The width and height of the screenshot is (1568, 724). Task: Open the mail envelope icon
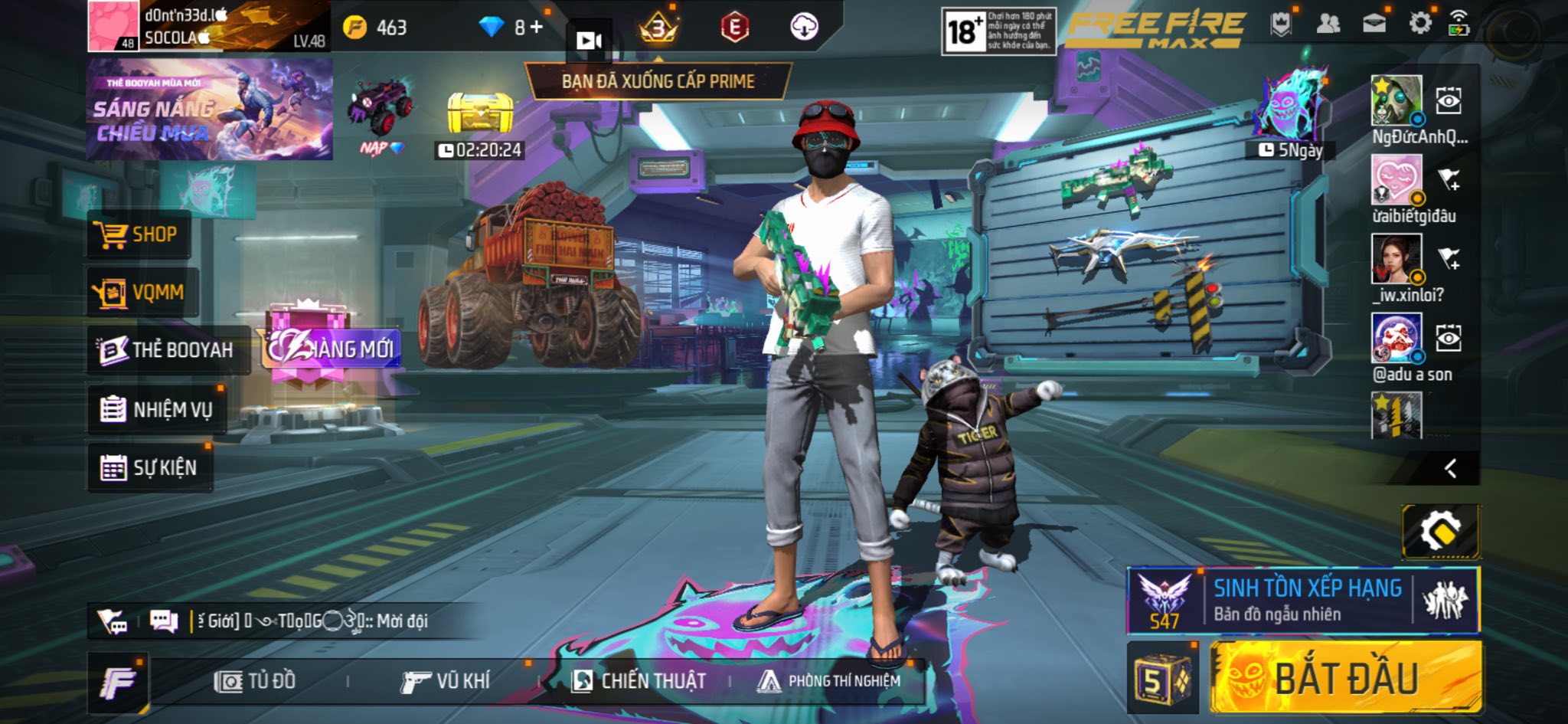click(1374, 24)
